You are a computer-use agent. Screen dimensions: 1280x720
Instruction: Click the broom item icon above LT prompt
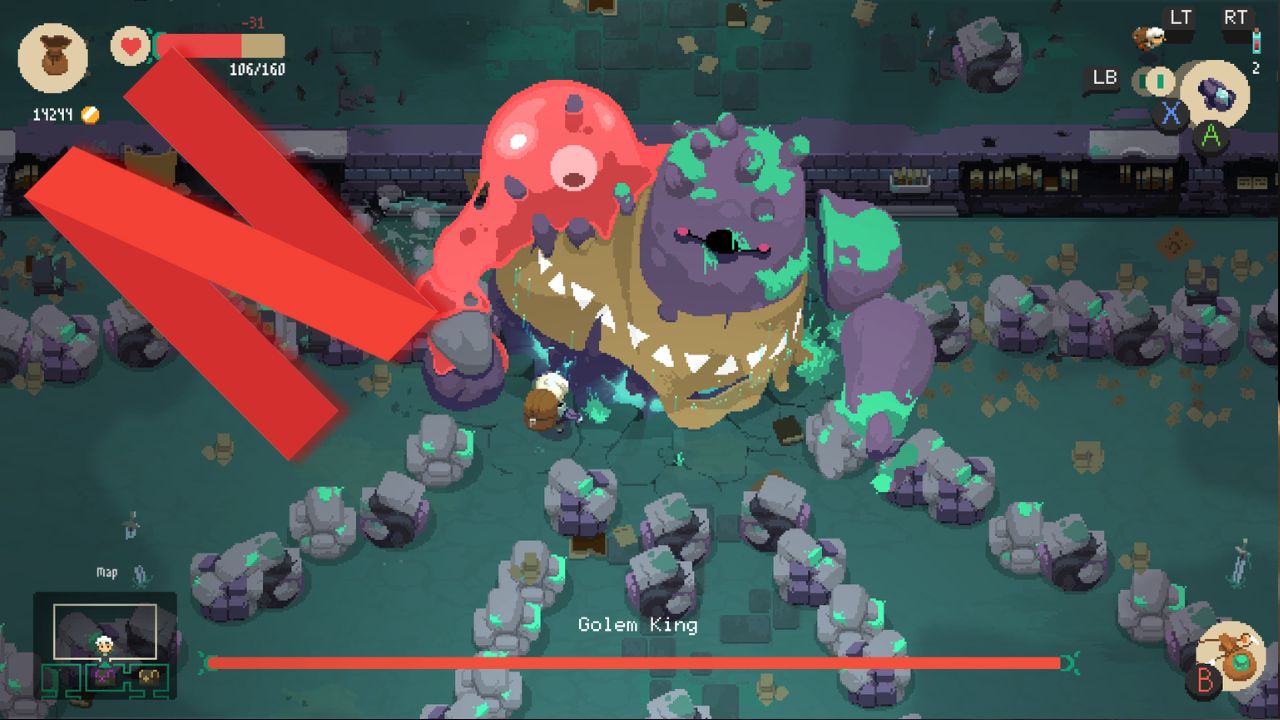point(1147,37)
